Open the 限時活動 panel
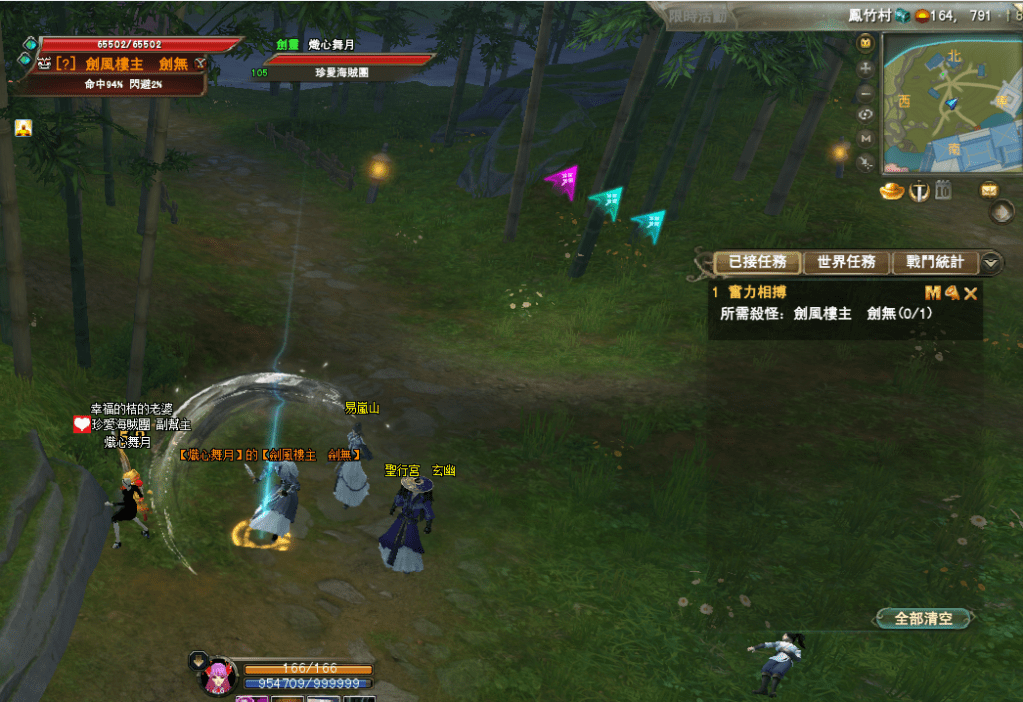This screenshot has height=702, width=1023. pos(701,17)
